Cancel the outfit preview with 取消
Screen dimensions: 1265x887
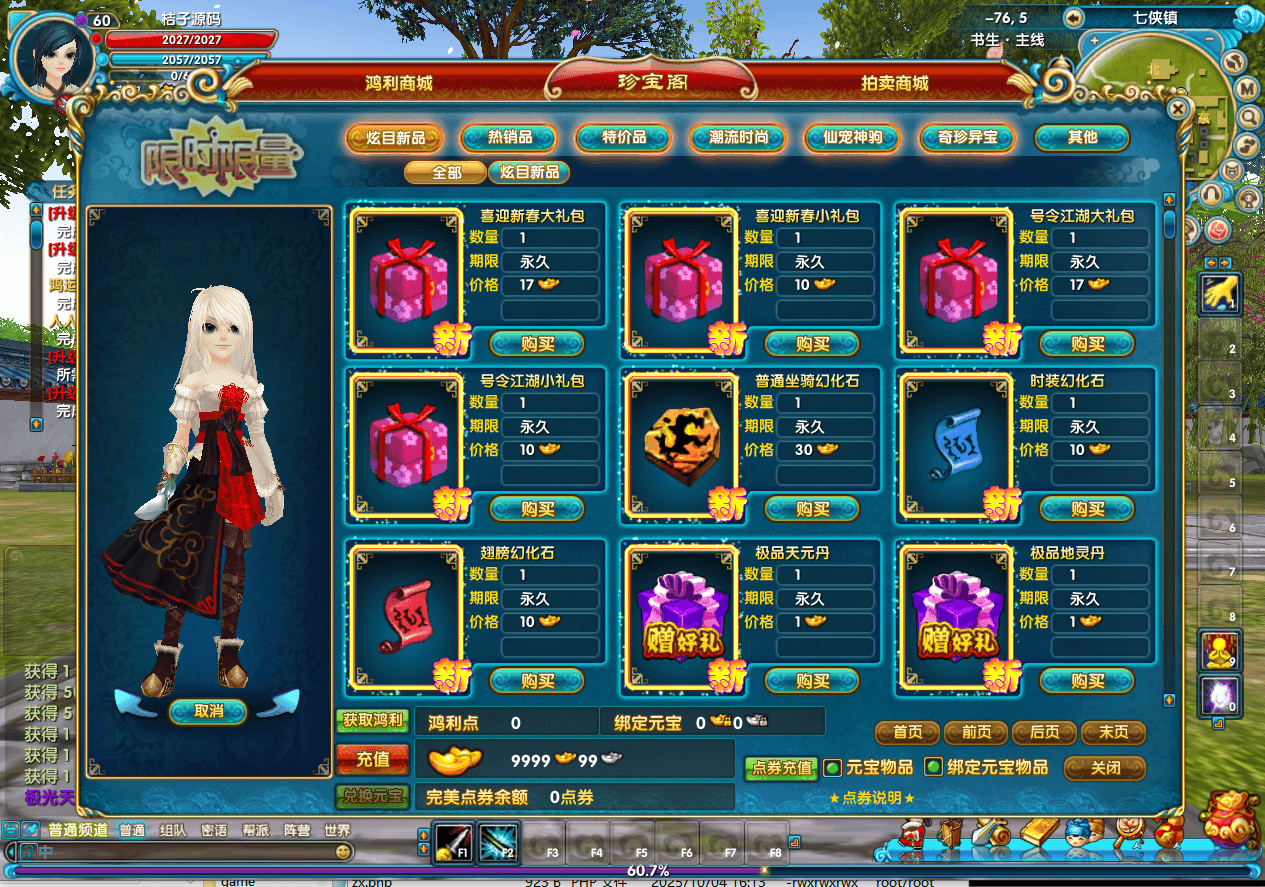(208, 711)
